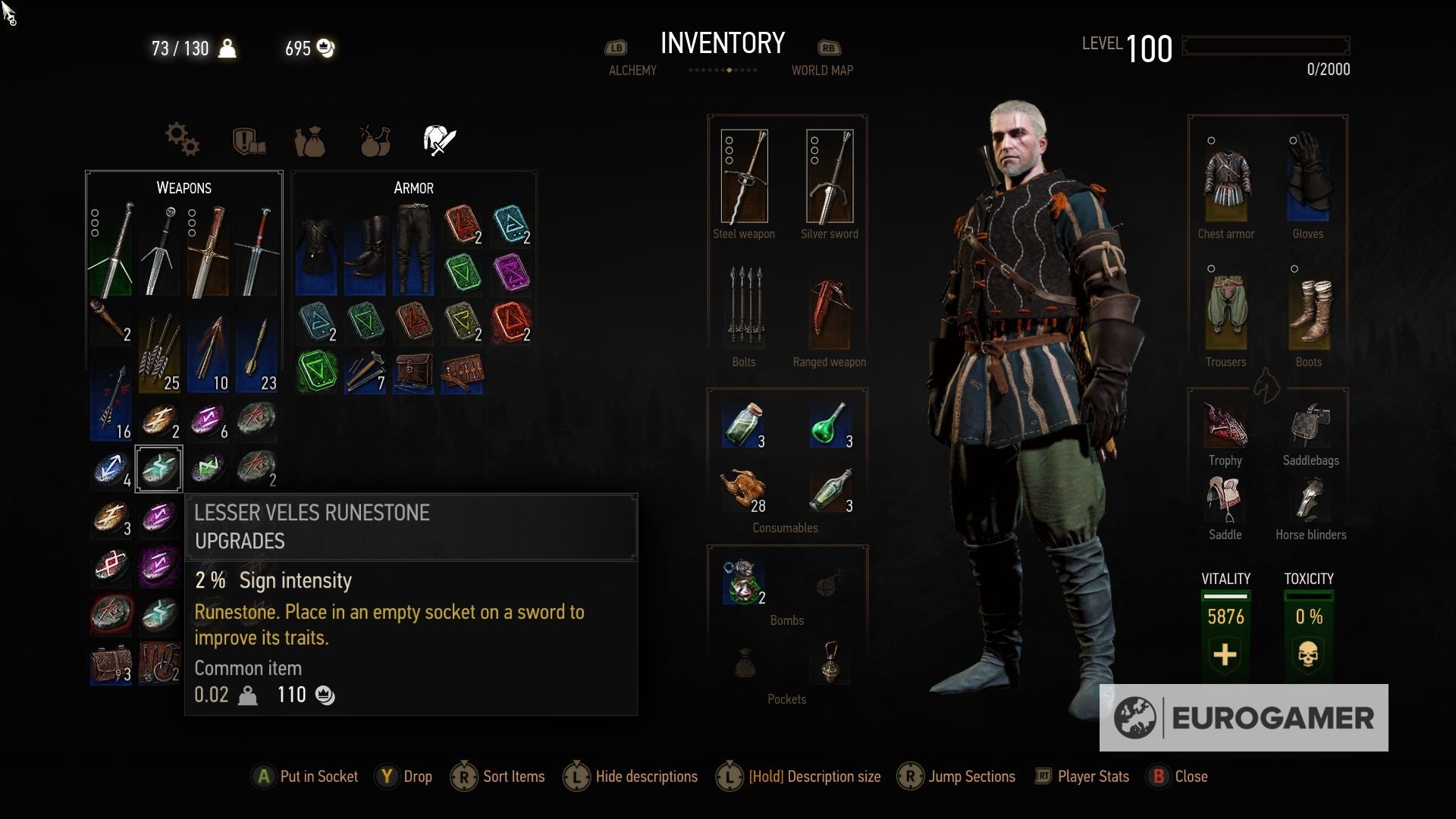This screenshot has width=1456, height=819.
Task: Click the experience progress bar near 0/2000
Action: click(x=1266, y=45)
